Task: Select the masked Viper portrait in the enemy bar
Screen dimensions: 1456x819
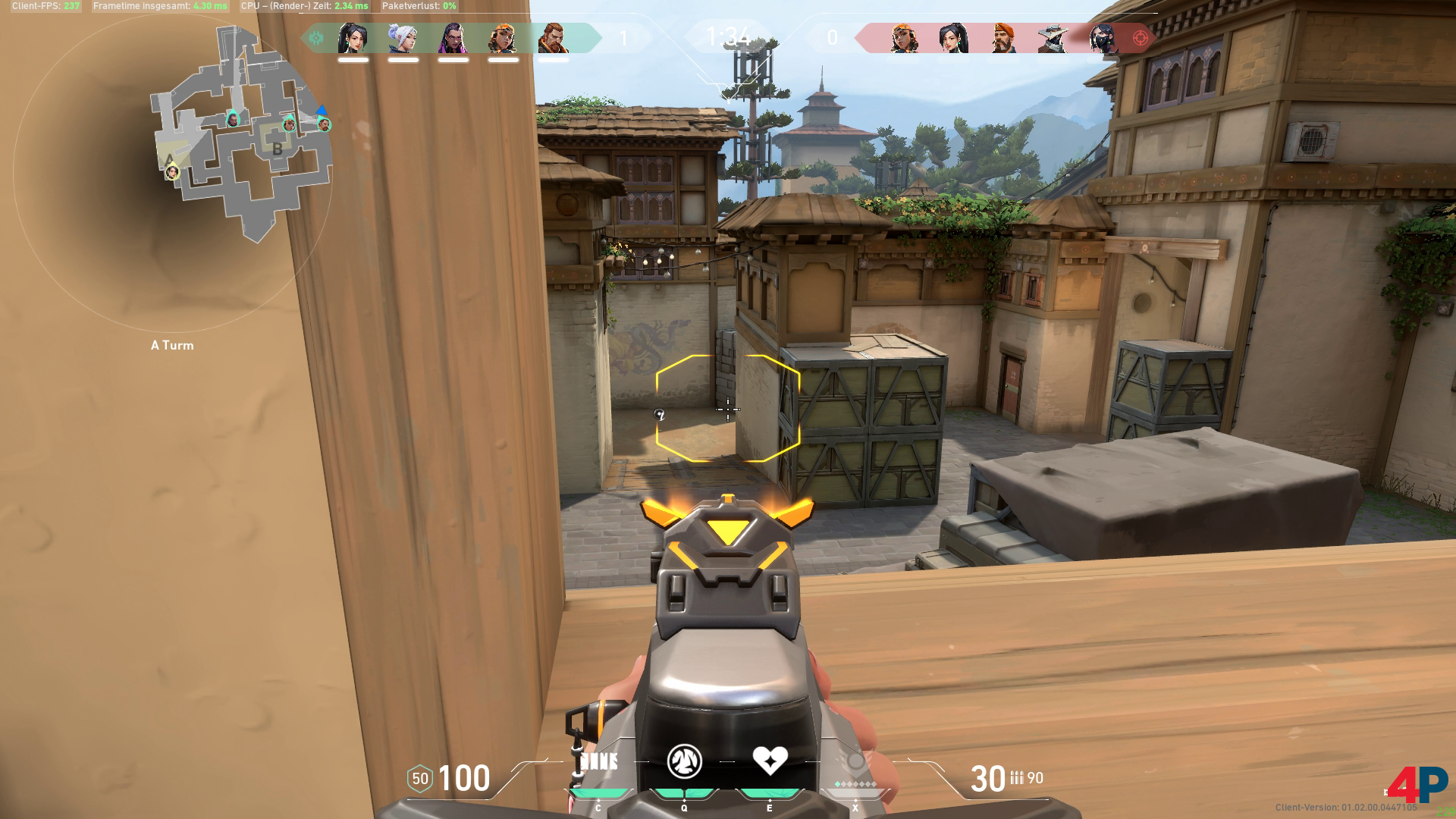Action: [x=1103, y=38]
